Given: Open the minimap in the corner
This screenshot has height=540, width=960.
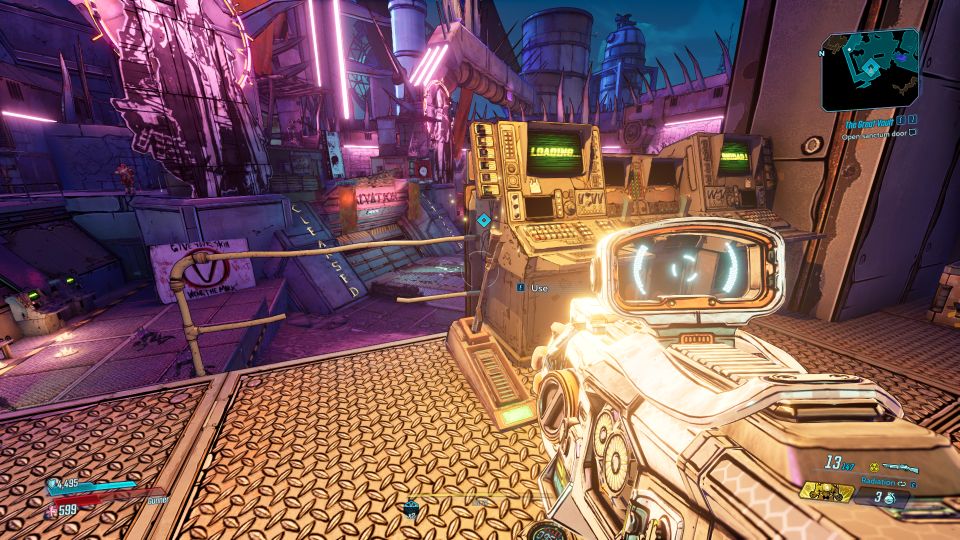Looking at the screenshot, I should point(869,68).
